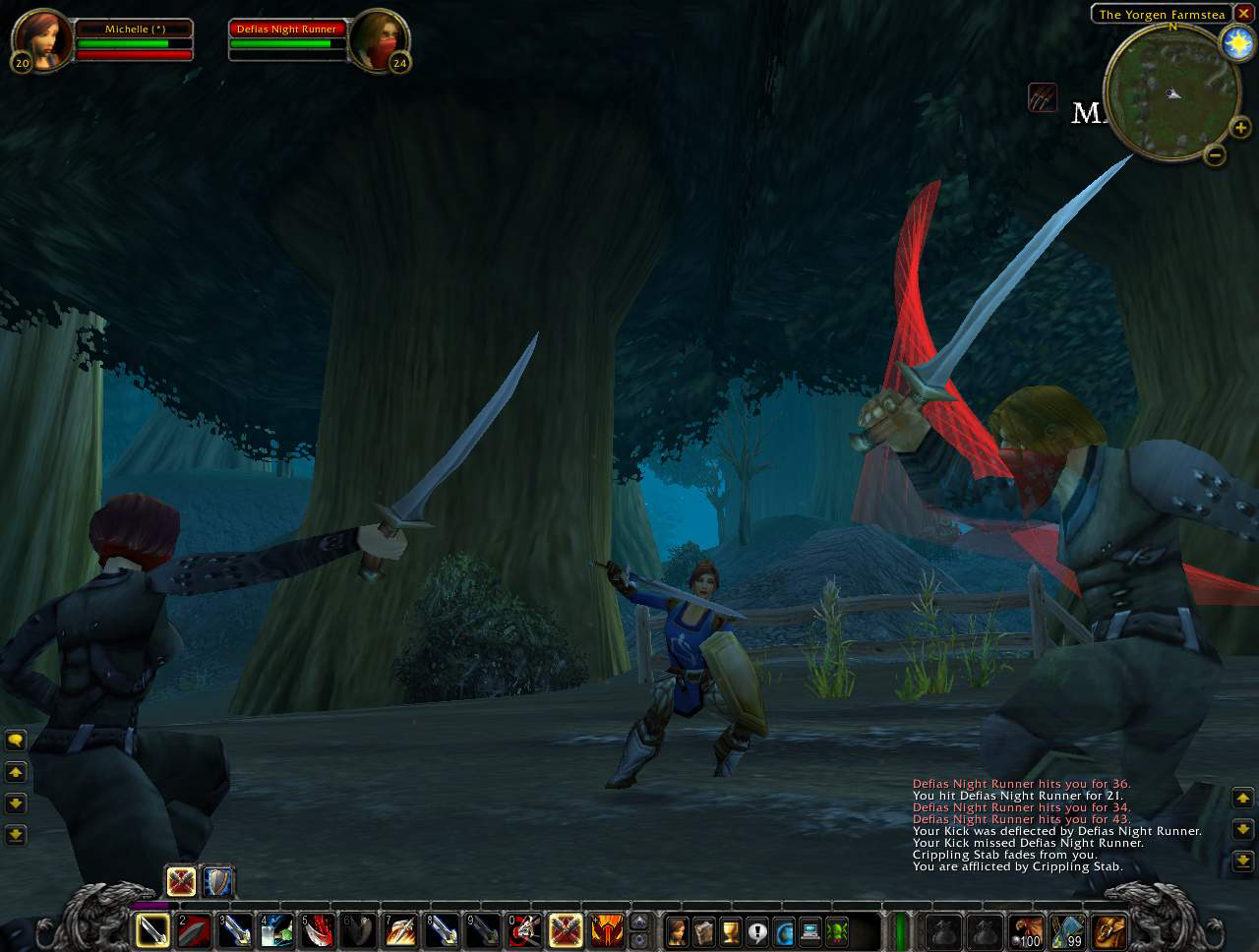Screen dimensions: 1259x952
Task: Select Michelle's player portrait
Action: pos(42,41)
